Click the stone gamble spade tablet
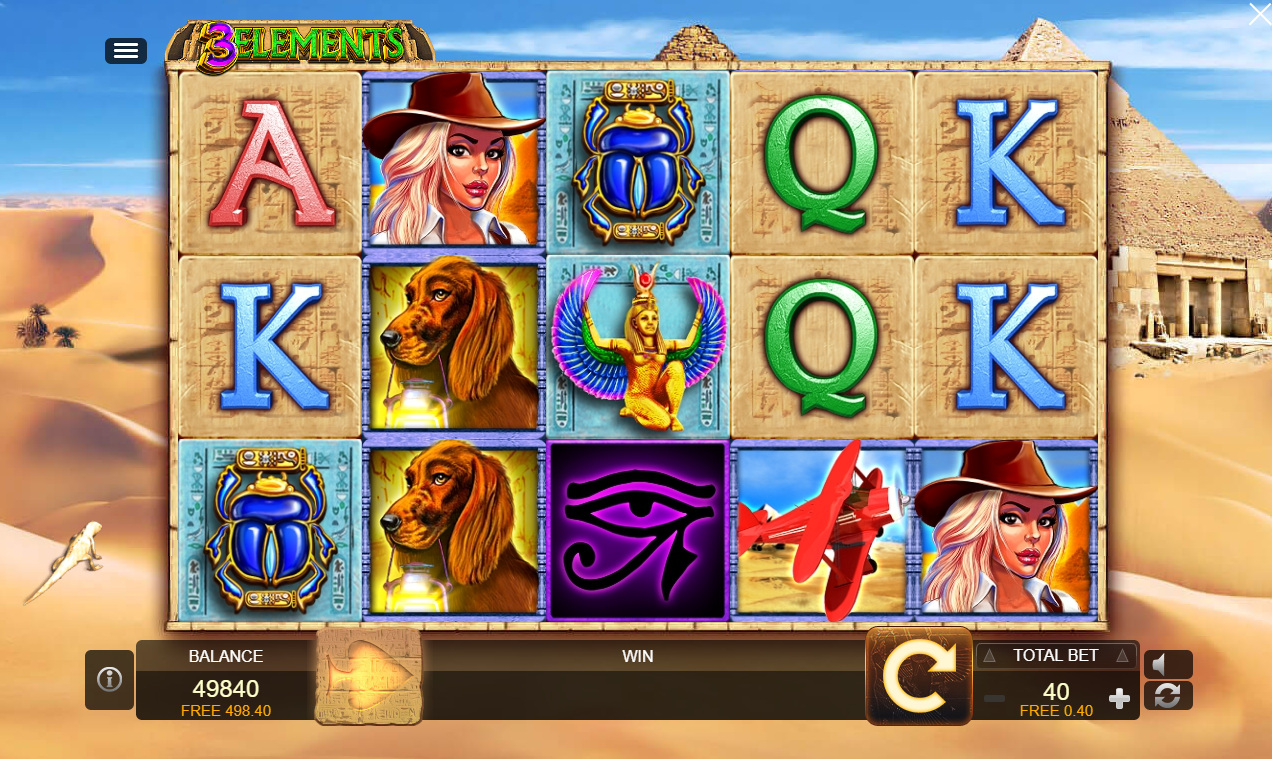The height and width of the screenshot is (759, 1272). coord(368,676)
